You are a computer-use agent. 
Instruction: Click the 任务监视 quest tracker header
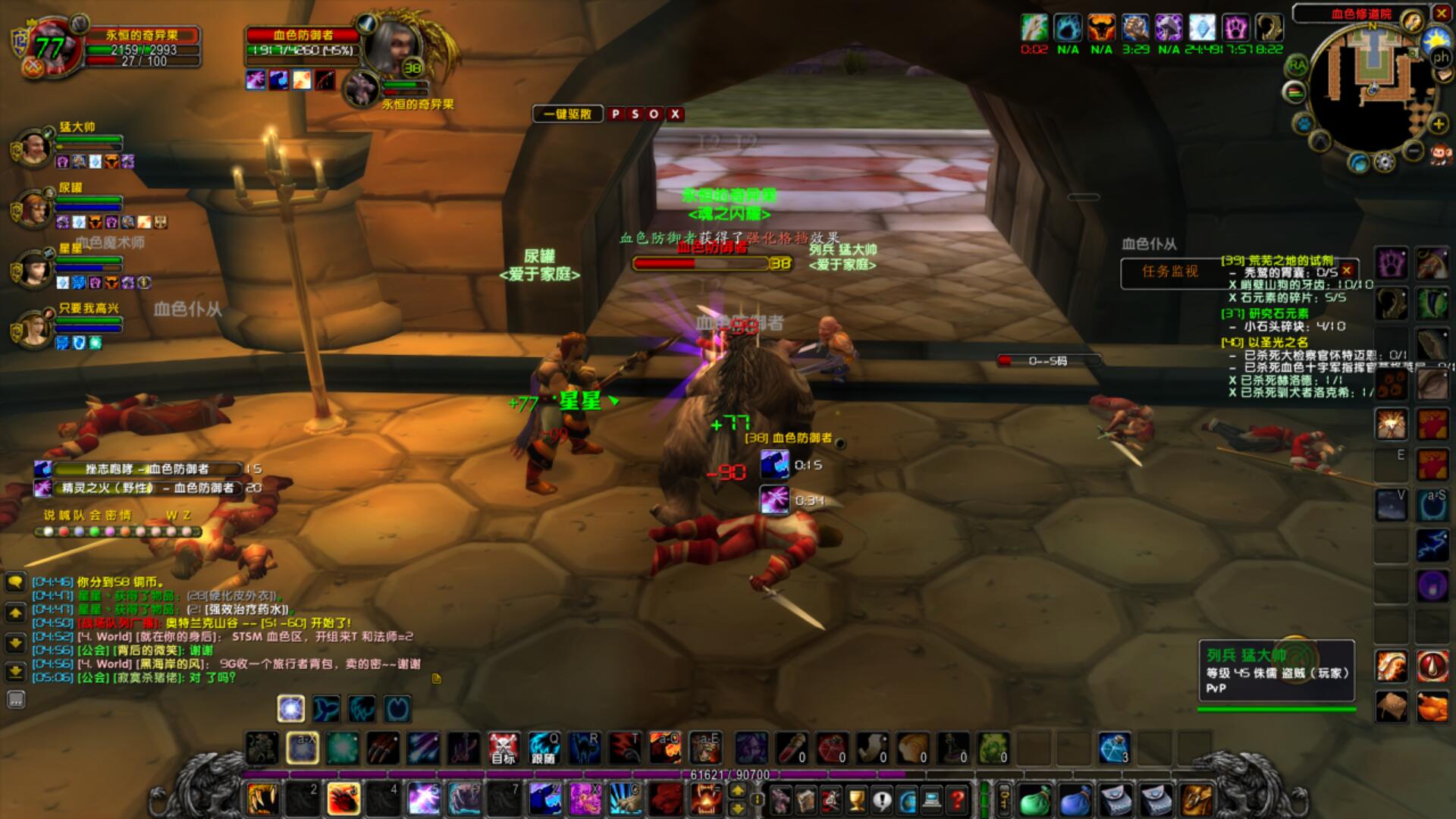pos(1170,271)
